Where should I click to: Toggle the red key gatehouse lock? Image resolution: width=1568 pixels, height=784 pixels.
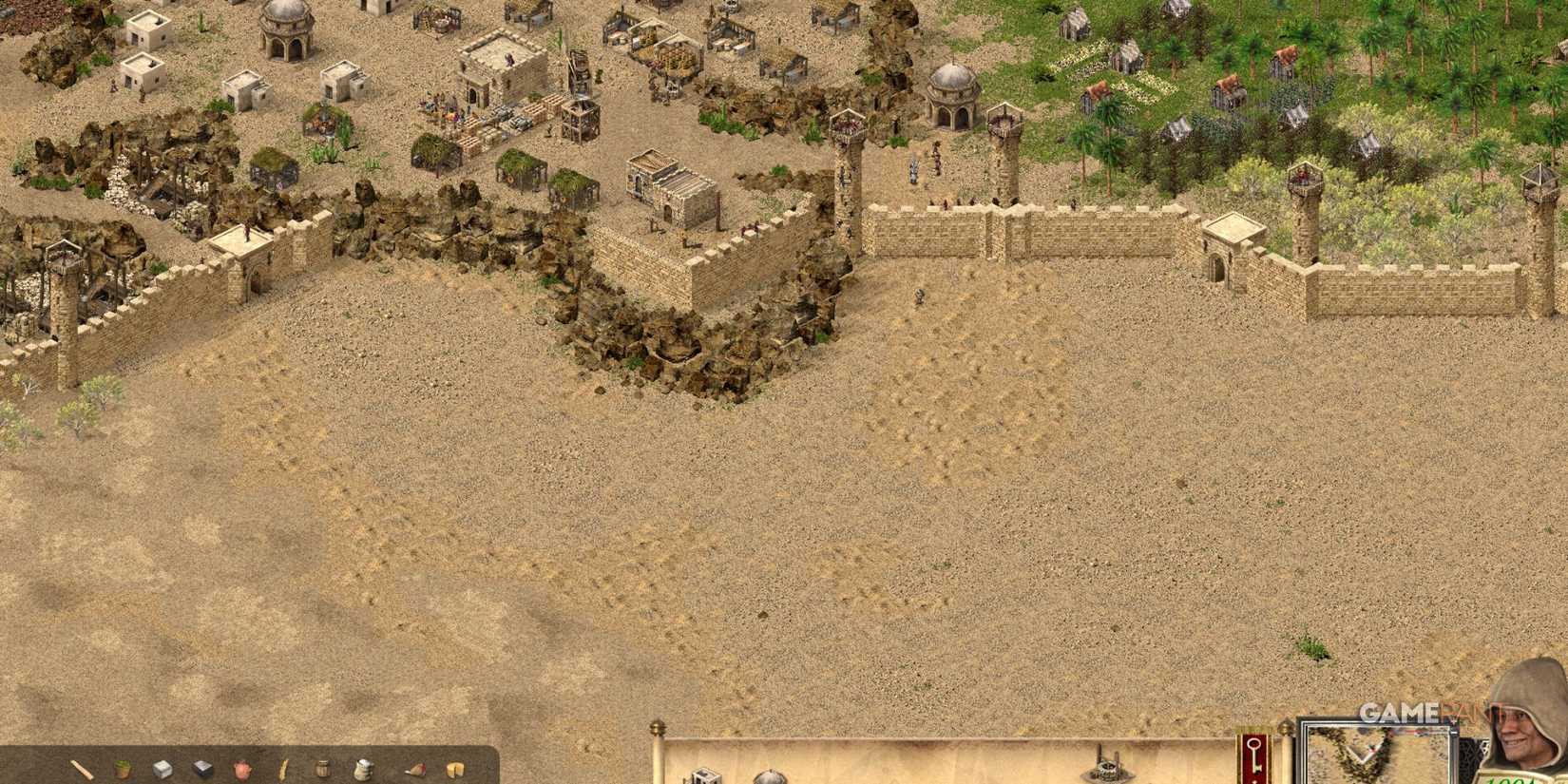1254,755
